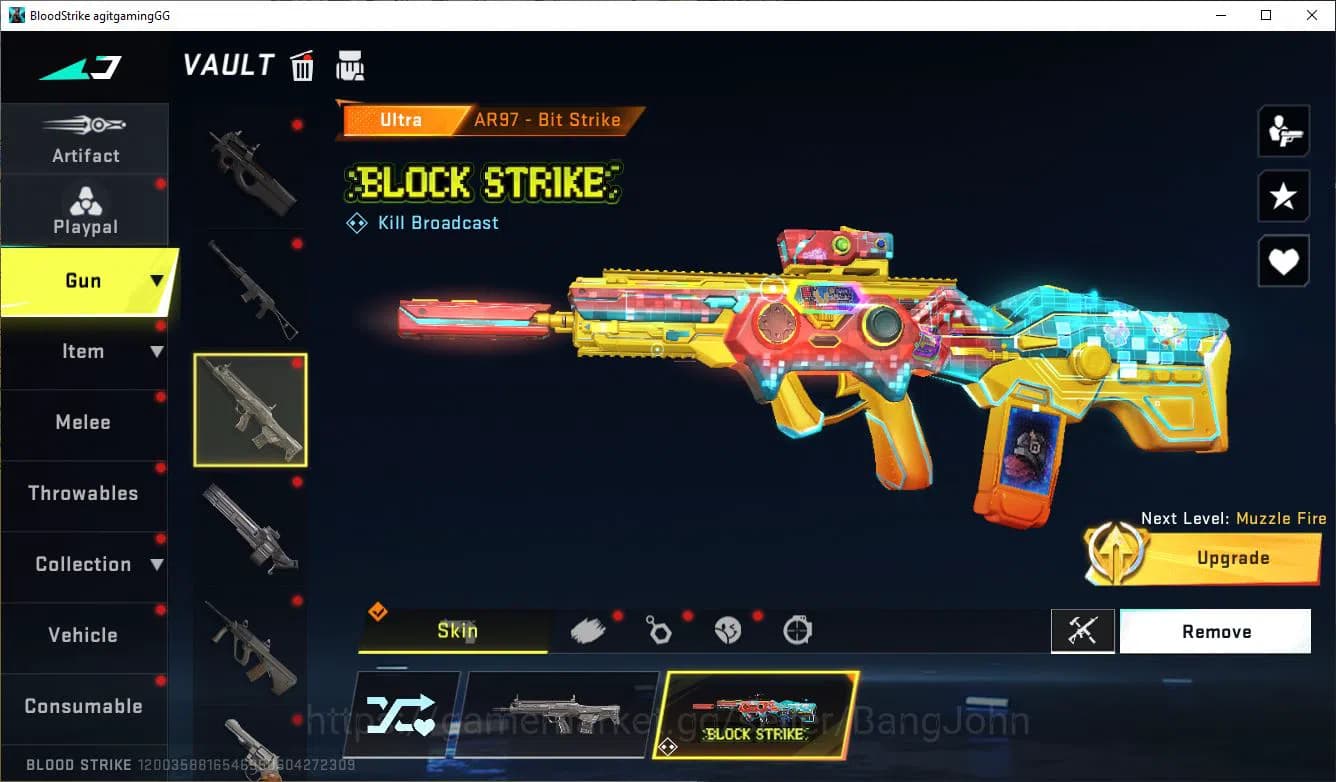The width and height of the screenshot is (1336, 782).
Task: Open the weapon inspect icon next to Remove
Action: [x=1083, y=631]
